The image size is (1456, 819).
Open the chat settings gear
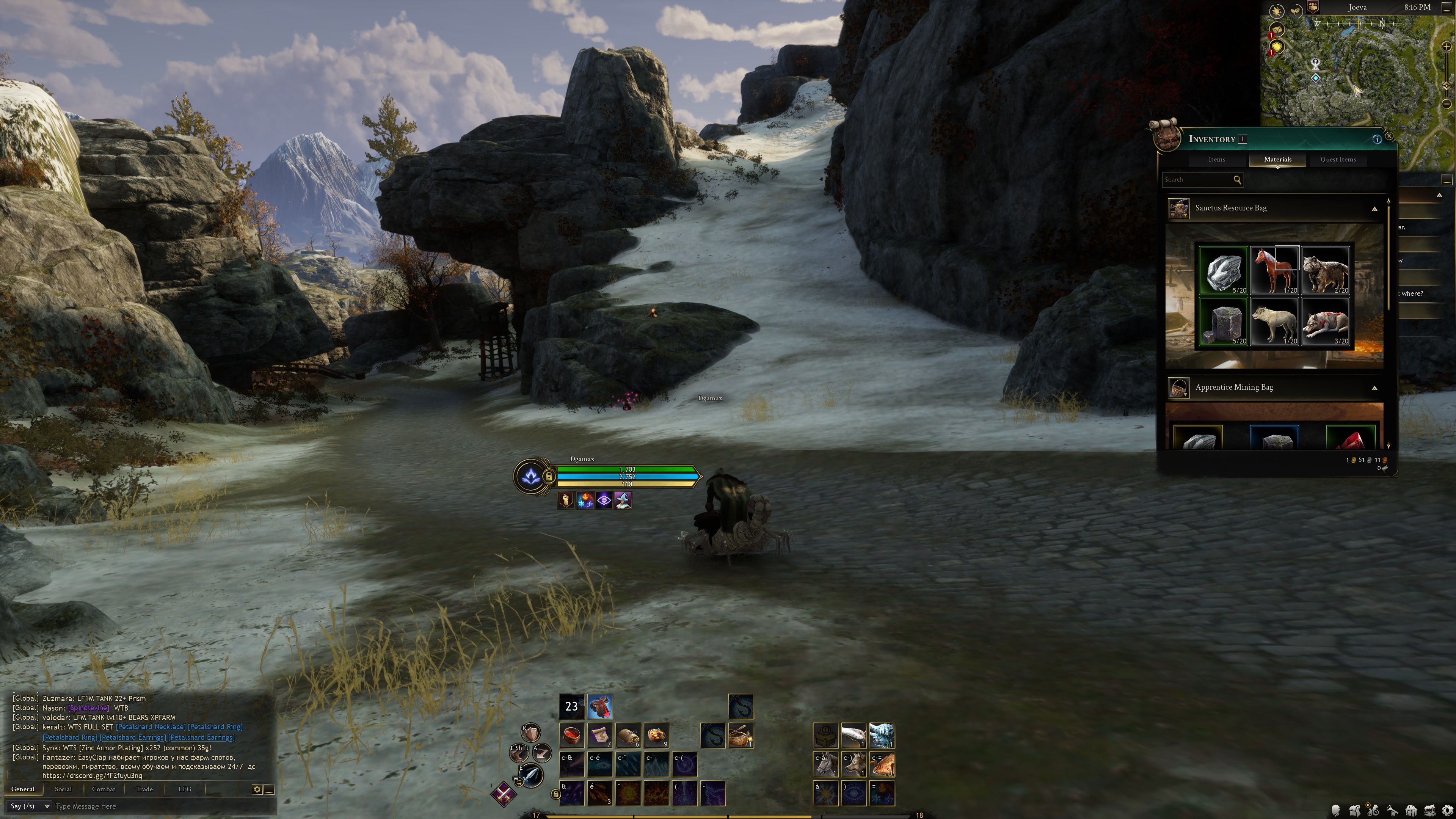tap(257, 789)
